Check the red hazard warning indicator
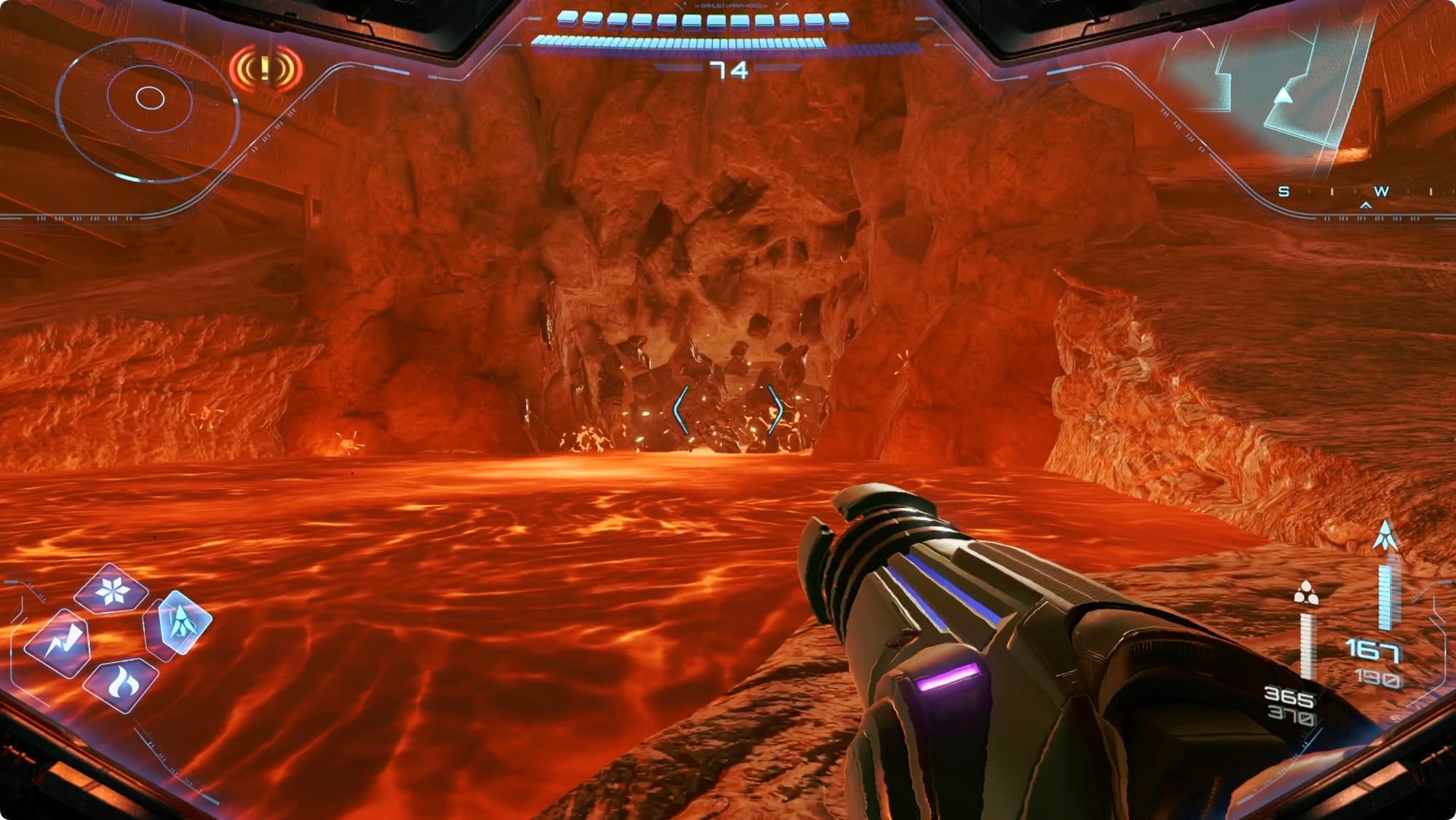 click(266, 70)
